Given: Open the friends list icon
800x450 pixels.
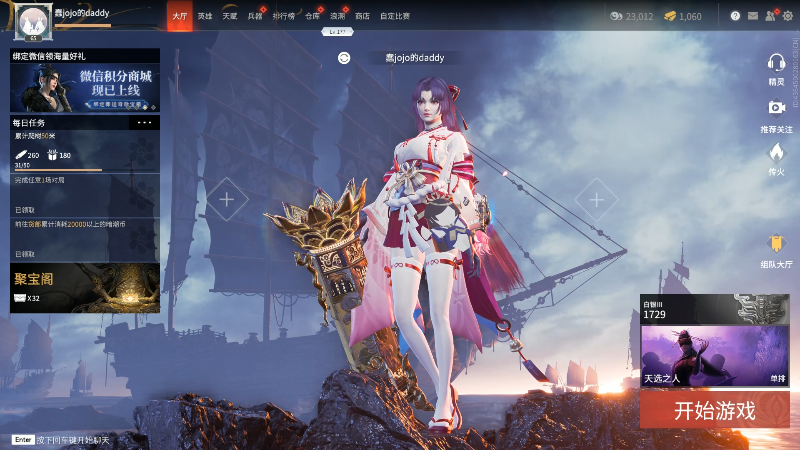Looking at the screenshot, I should pos(769,16).
